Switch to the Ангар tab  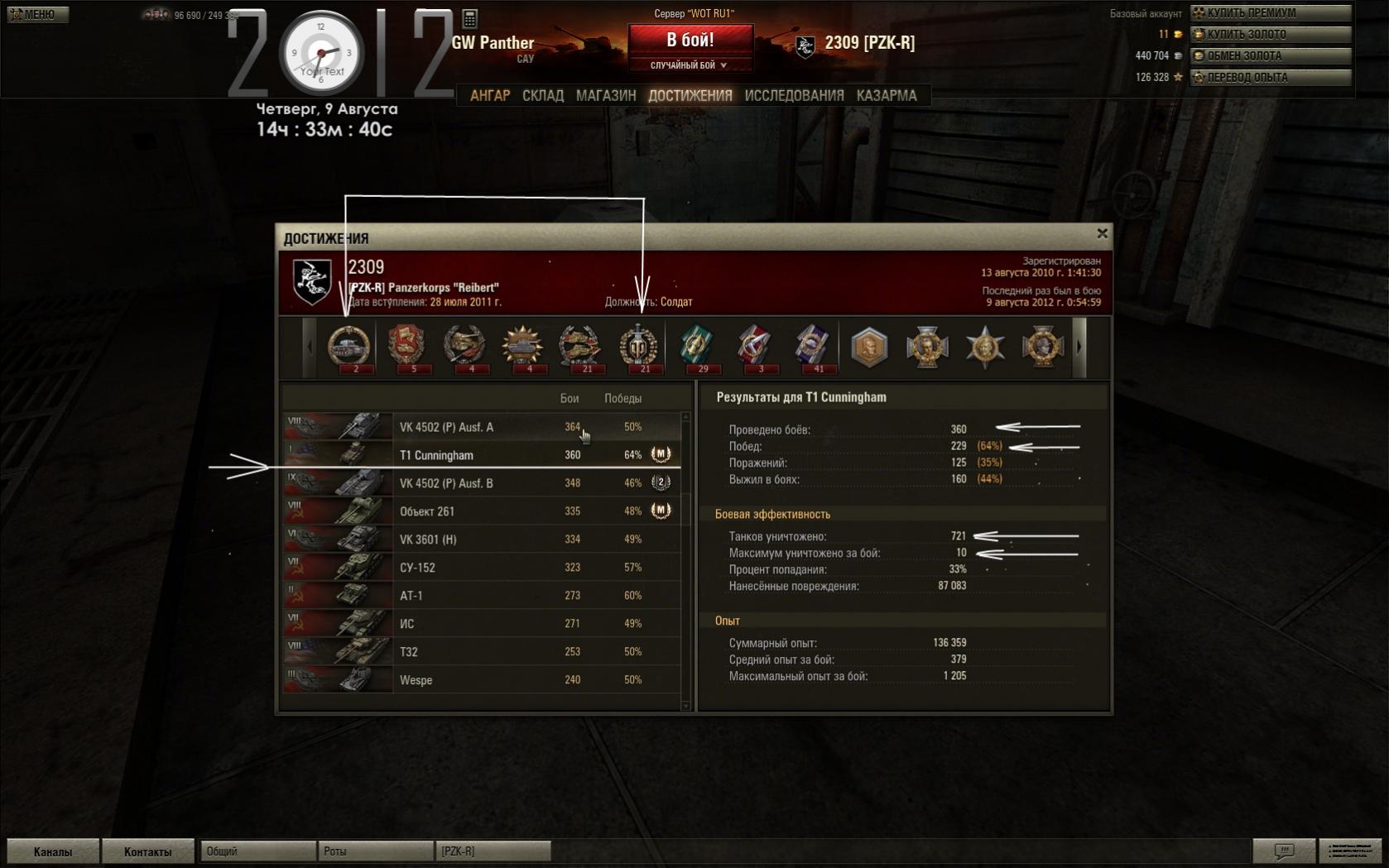[x=490, y=96]
